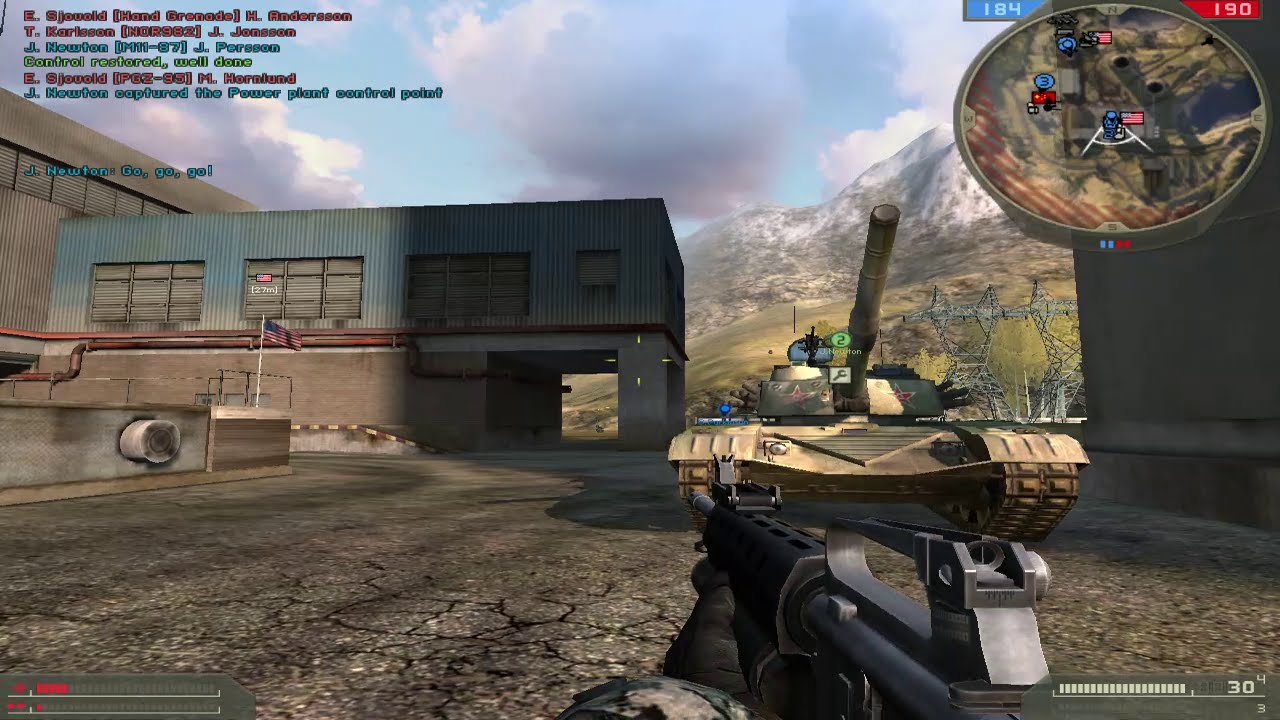This screenshot has height=720, width=1280.
Task: Click the grenade count 4 beside the ammo display
Action: (x=1261, y=678)
